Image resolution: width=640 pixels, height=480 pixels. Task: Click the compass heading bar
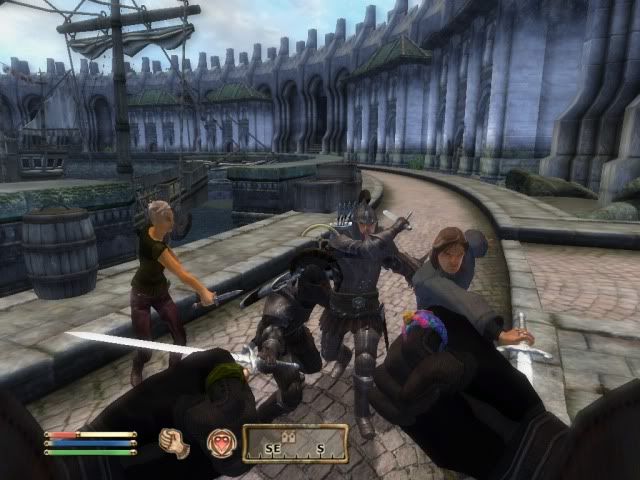pyautogui.click(x=295, y=443)
